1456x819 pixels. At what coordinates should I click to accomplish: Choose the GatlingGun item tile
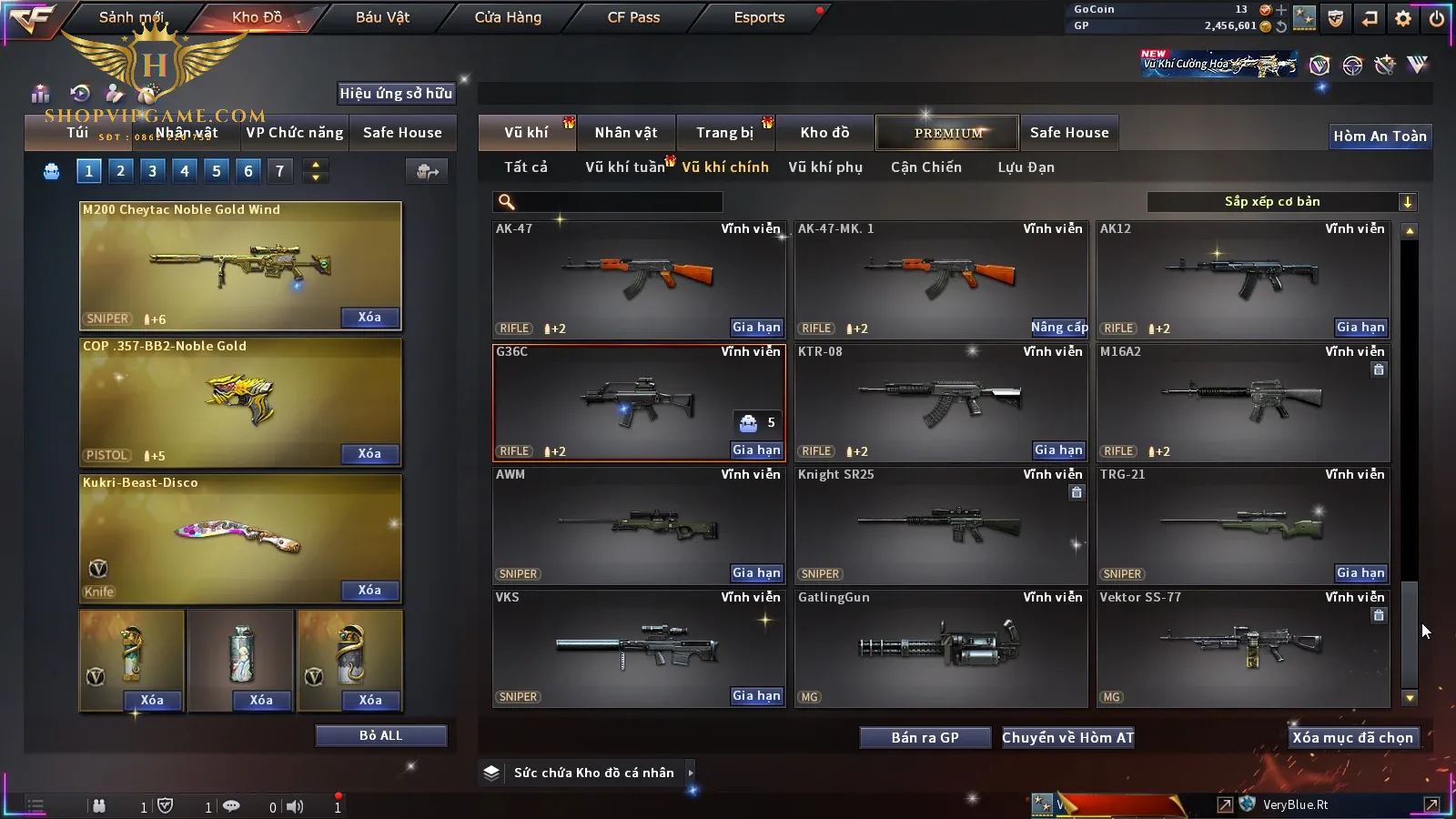[x=940, y=648]
